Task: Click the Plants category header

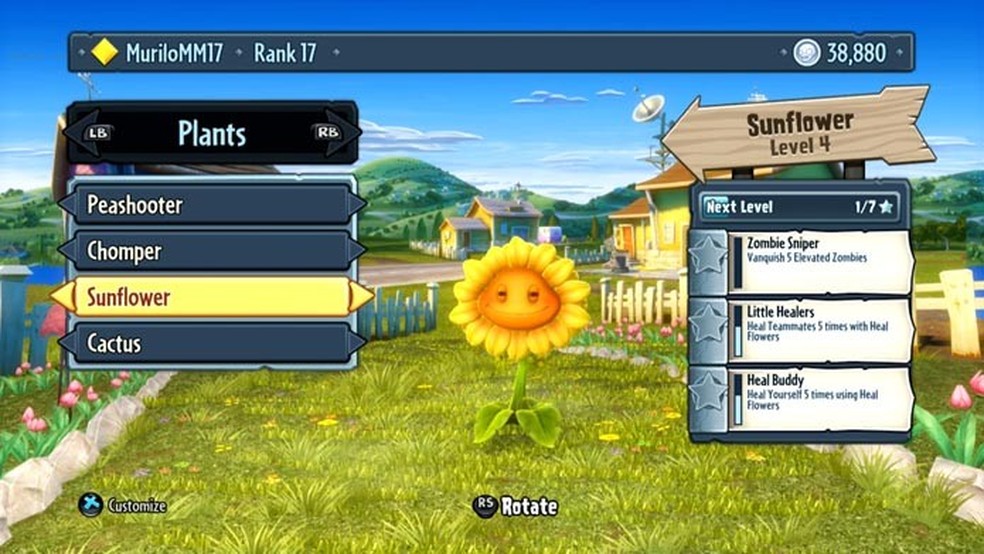Action: point(211,133)
